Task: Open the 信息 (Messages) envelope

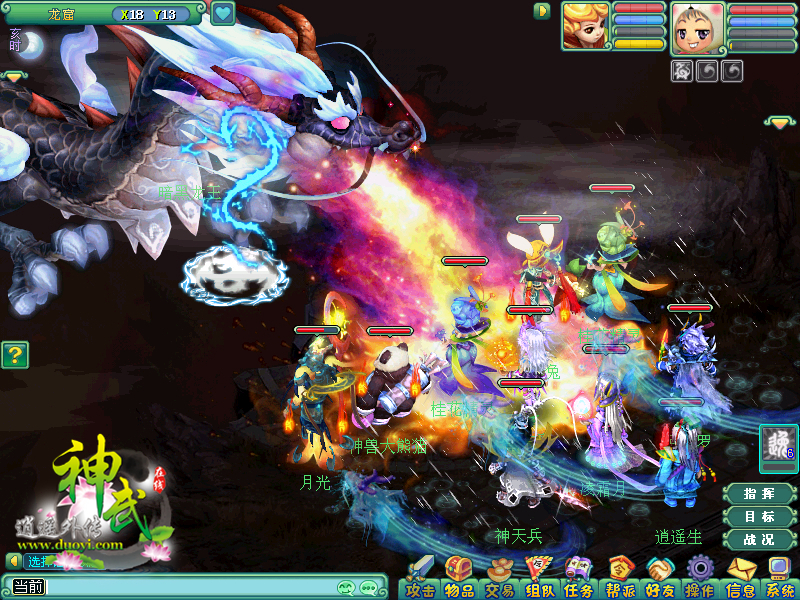Action: pyautogui.click(x=739, y=577)
